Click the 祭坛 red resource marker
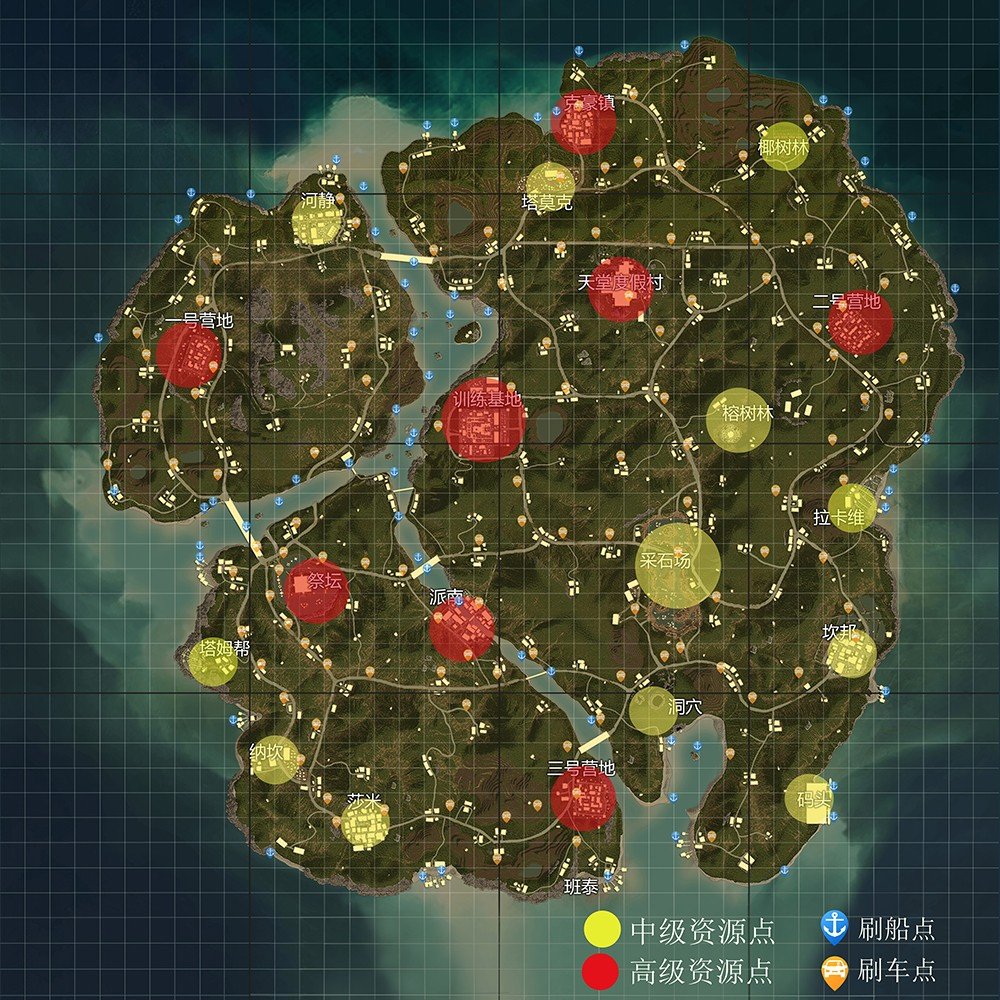Viewport: 1000px width, 1000px height. (316, 590)
